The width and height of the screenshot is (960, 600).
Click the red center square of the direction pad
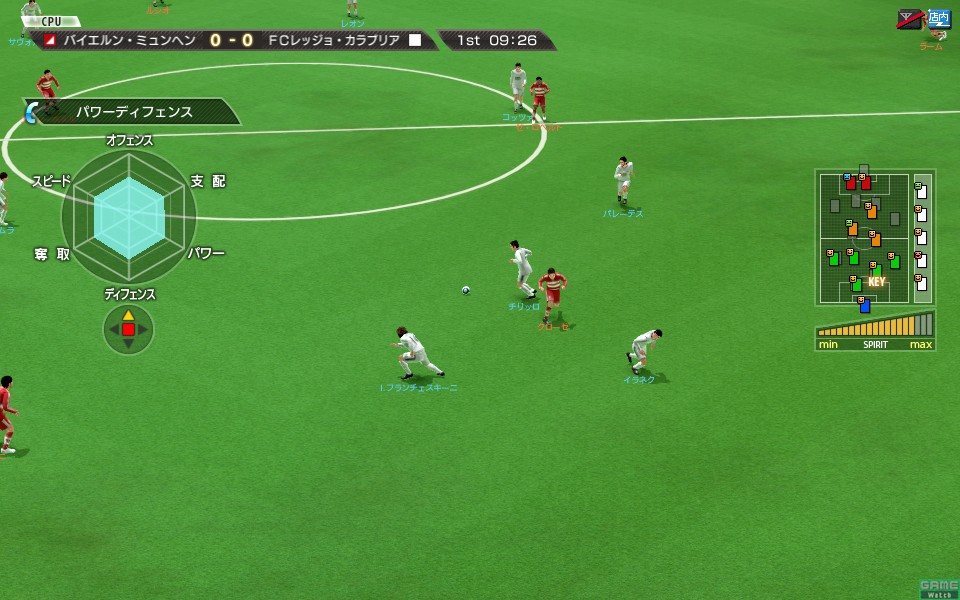(x=128, y=329)
